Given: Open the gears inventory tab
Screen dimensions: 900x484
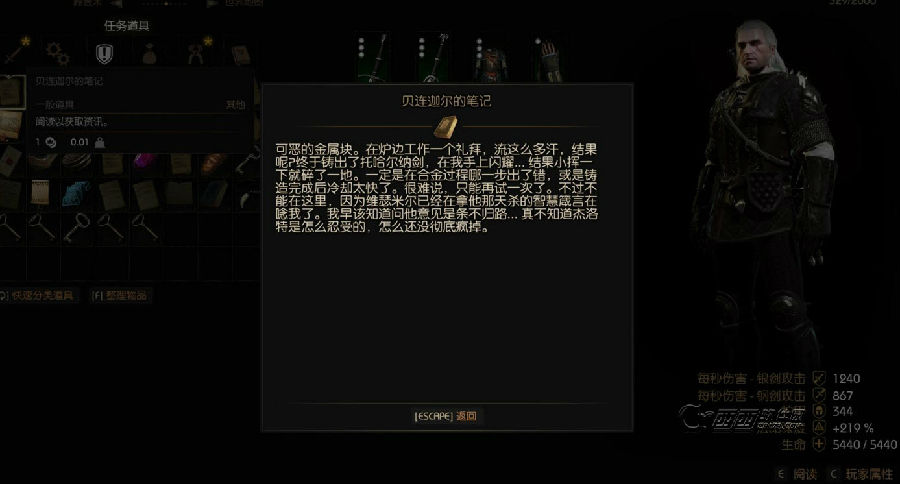Looking at the screenshot, I should point(58,52).
